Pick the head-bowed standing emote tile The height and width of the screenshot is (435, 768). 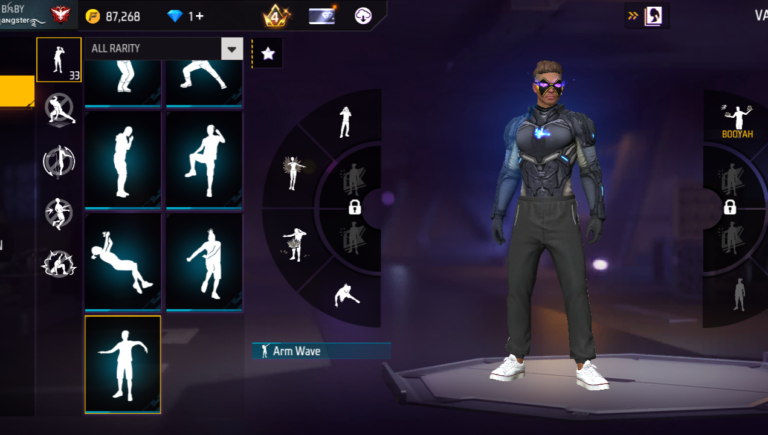(x=123, y=158)
